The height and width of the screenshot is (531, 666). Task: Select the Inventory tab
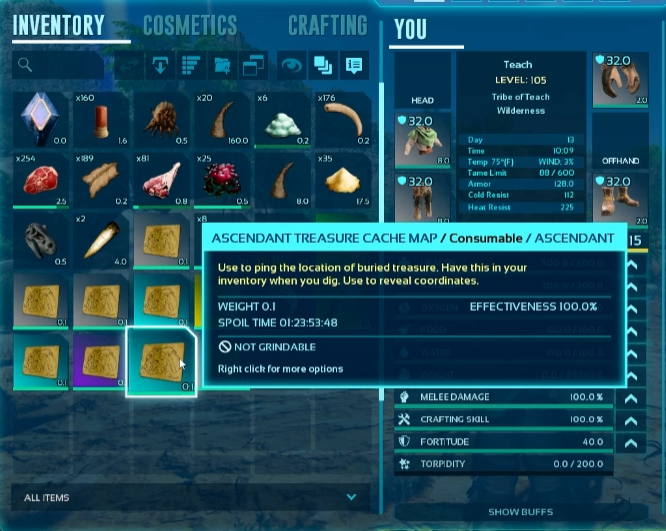pos(58,25)
